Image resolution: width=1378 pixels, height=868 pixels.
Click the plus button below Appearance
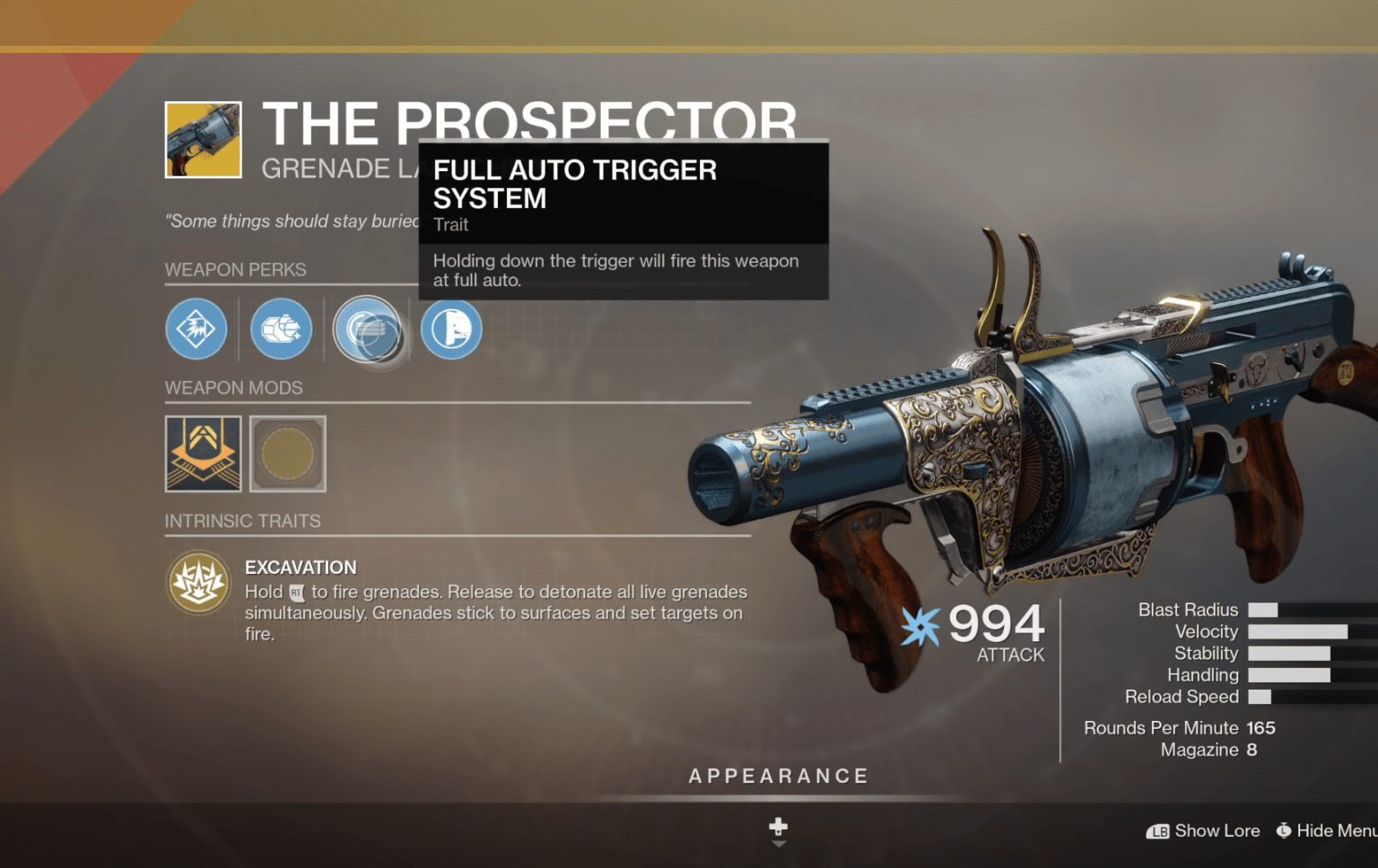pos(778,827)
